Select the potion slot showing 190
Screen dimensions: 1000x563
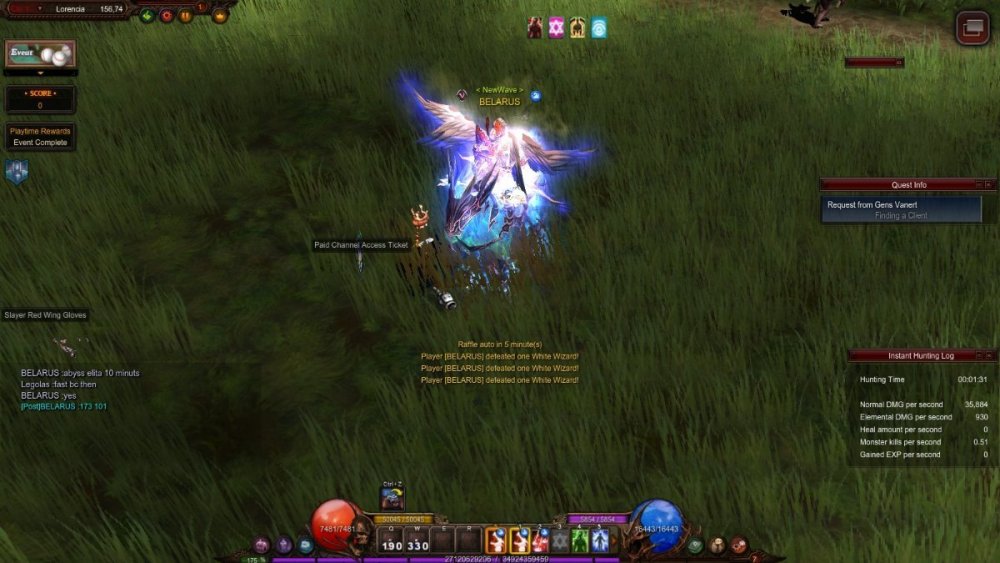[x=391, y=540]
